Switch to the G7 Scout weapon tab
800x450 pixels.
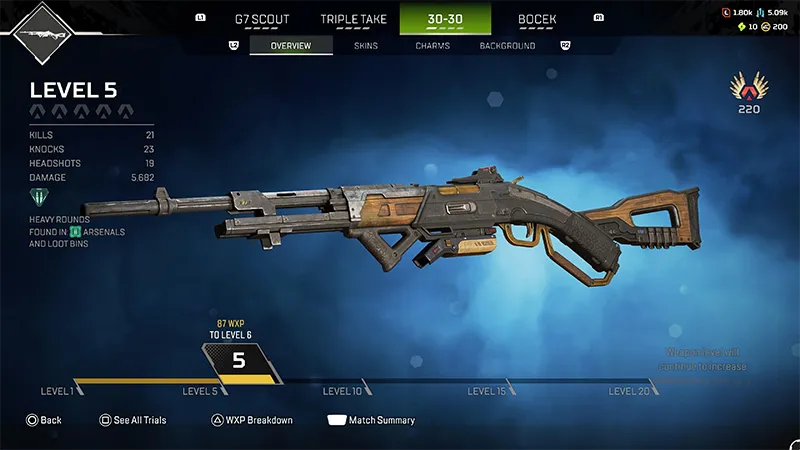click(261, 19)
